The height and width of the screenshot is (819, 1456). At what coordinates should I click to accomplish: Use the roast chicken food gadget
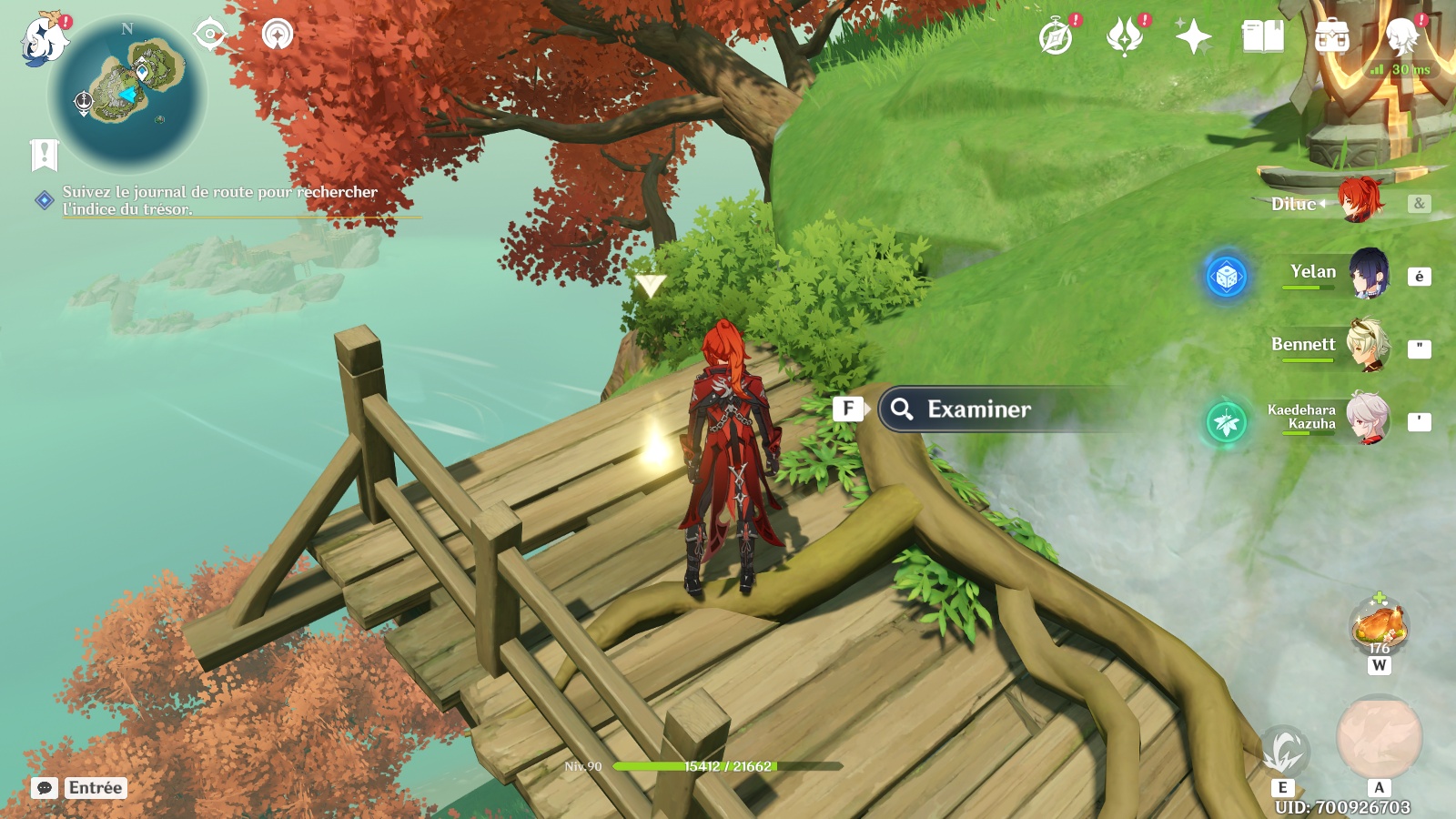pyautogui.click(x=1380, y=625)
